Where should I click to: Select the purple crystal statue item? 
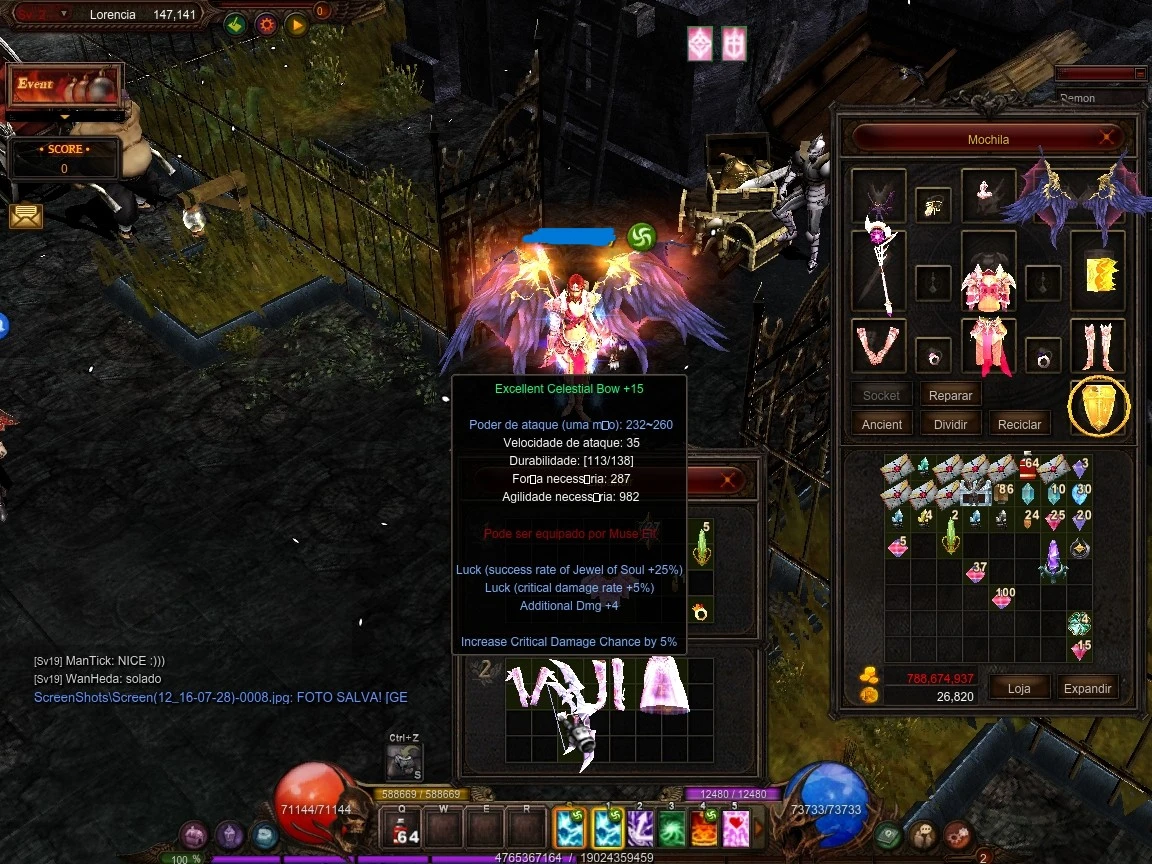tap(1052, 560)
